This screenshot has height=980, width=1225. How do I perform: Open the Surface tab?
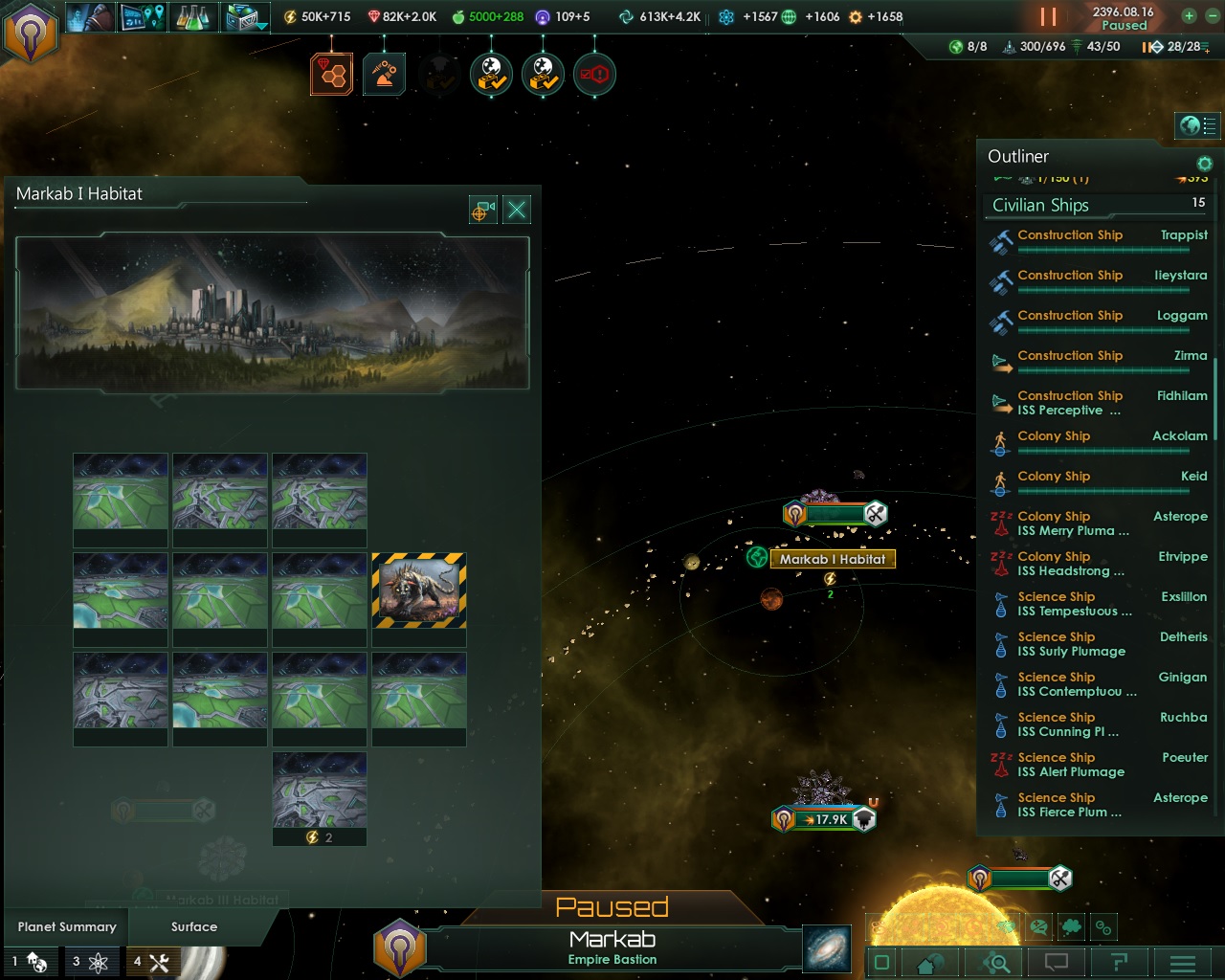click(194, 926)
